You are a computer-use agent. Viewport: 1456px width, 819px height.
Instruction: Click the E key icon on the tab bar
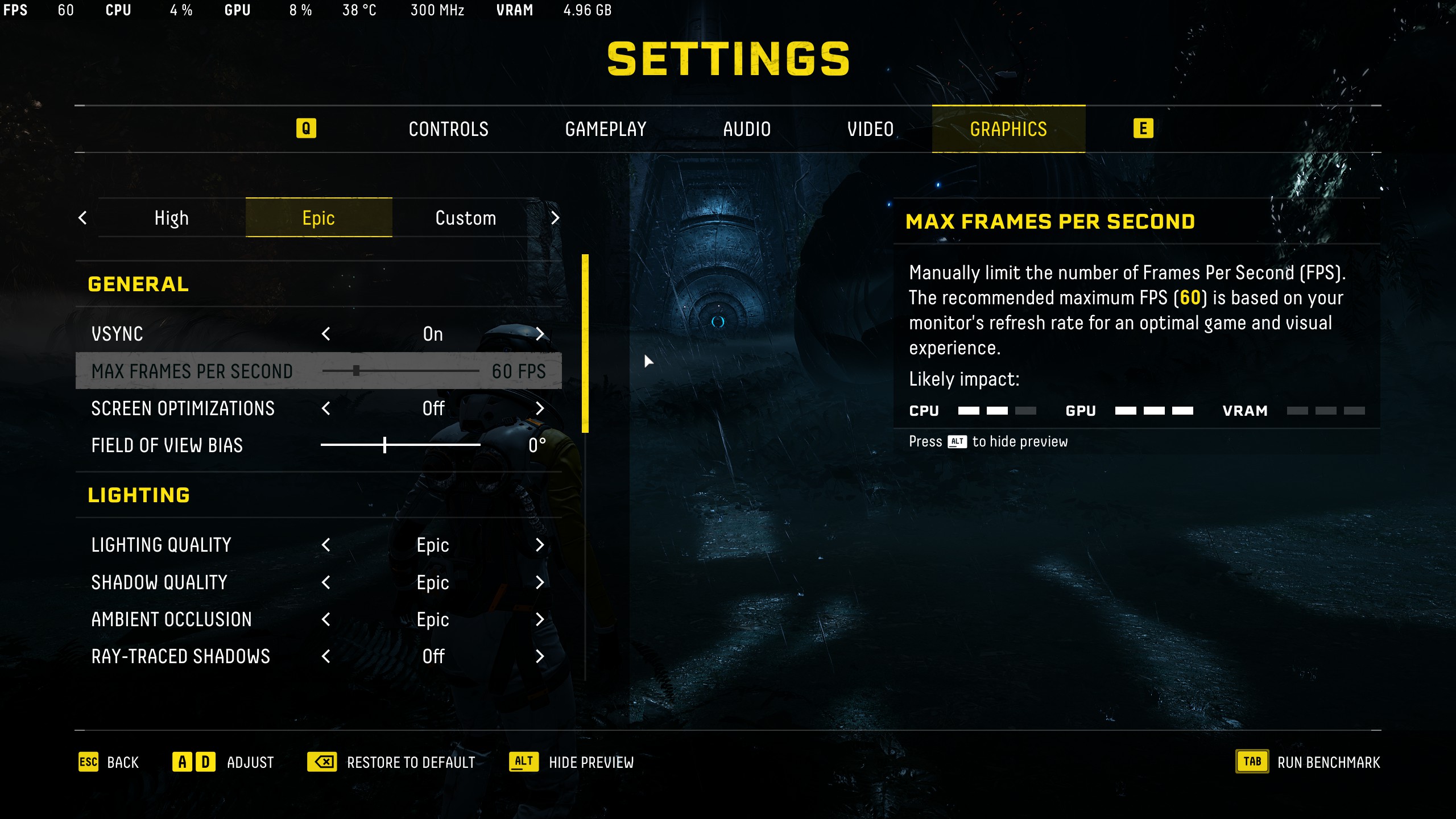click(1143, 129)
